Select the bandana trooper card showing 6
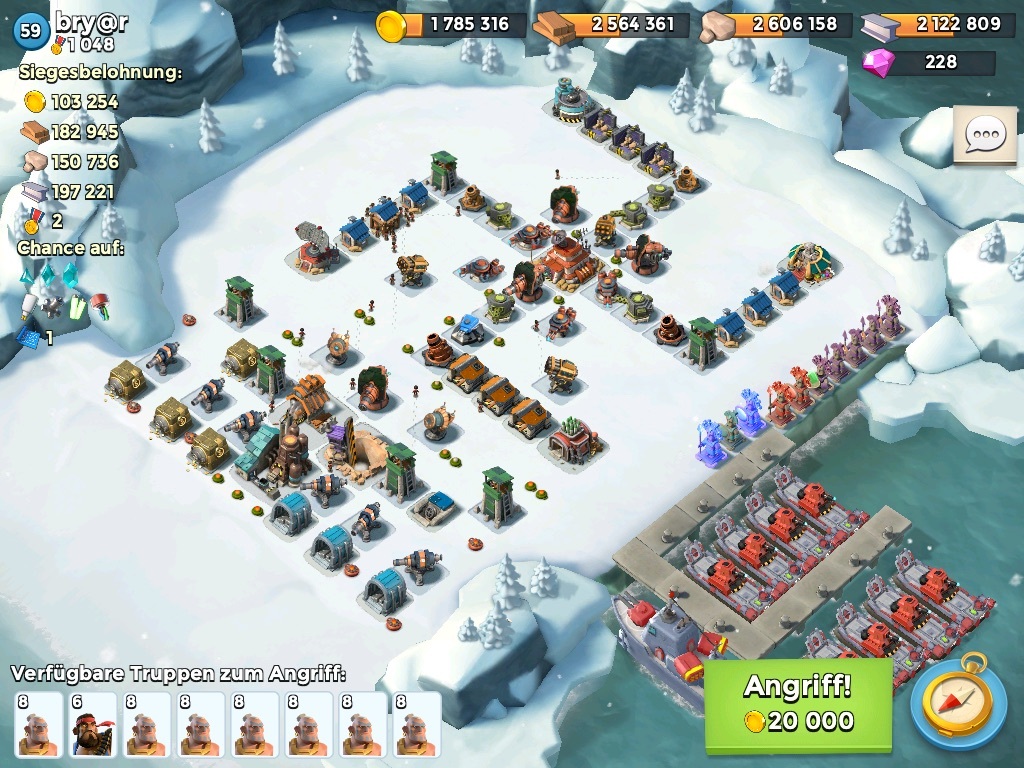The width and height of the screenshot is (1024, 768). pyautogui.click(x=92, y=725)
